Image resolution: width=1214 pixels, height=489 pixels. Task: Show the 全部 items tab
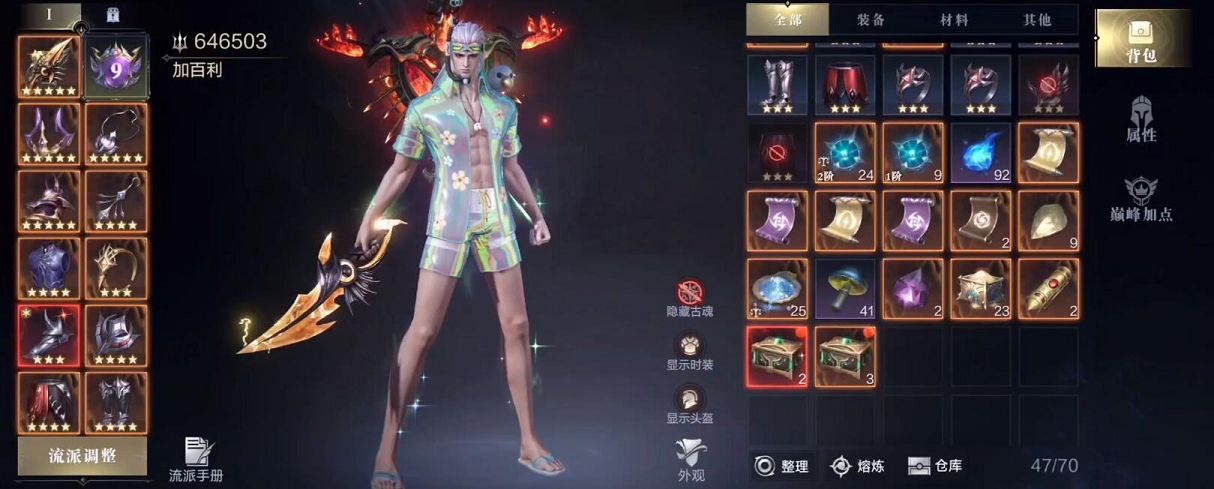(x=788, y=19)
